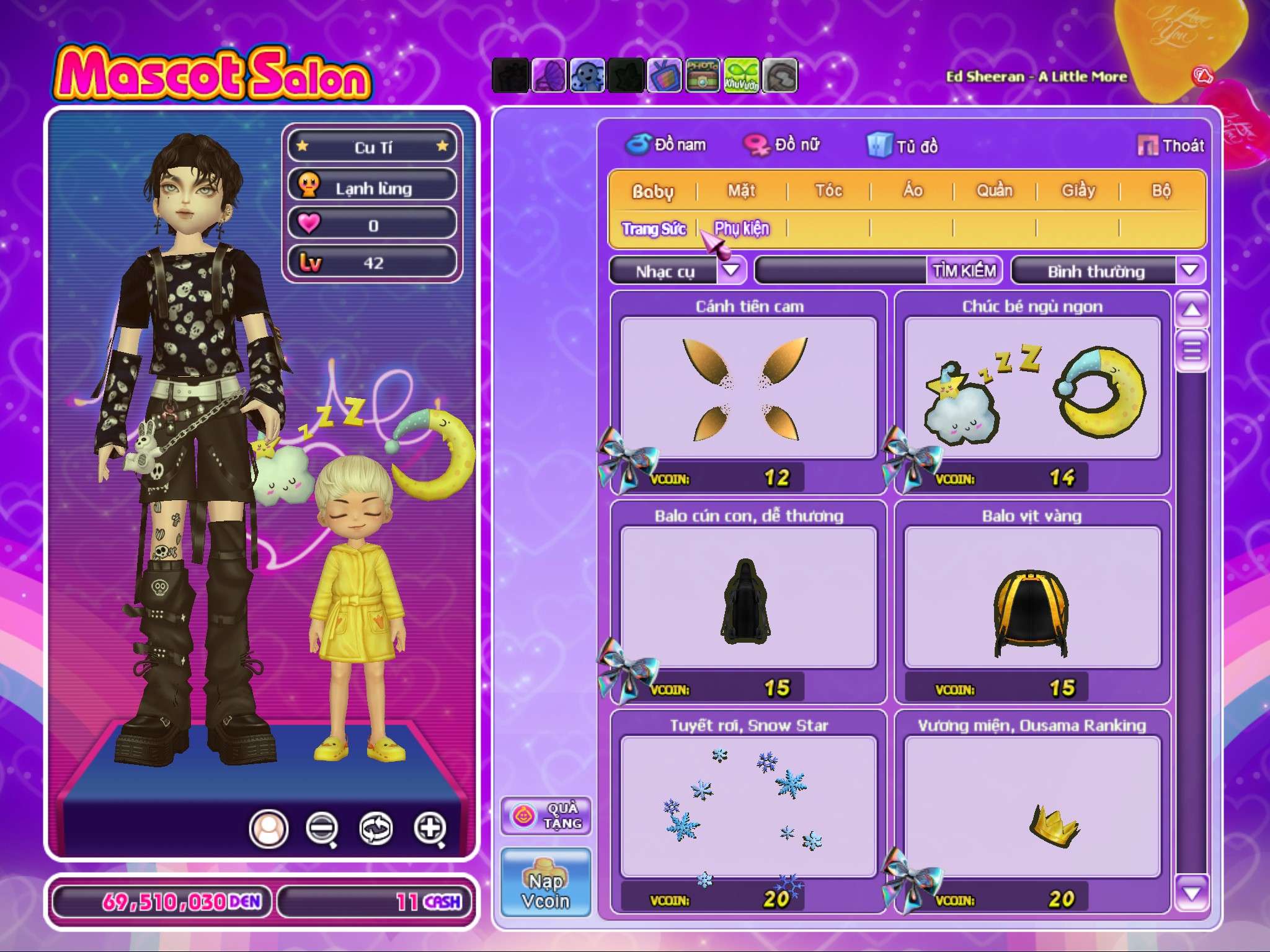Rotate the character preview
The height and width of the screenshot is (952, 1270).
tap(376, 827)
